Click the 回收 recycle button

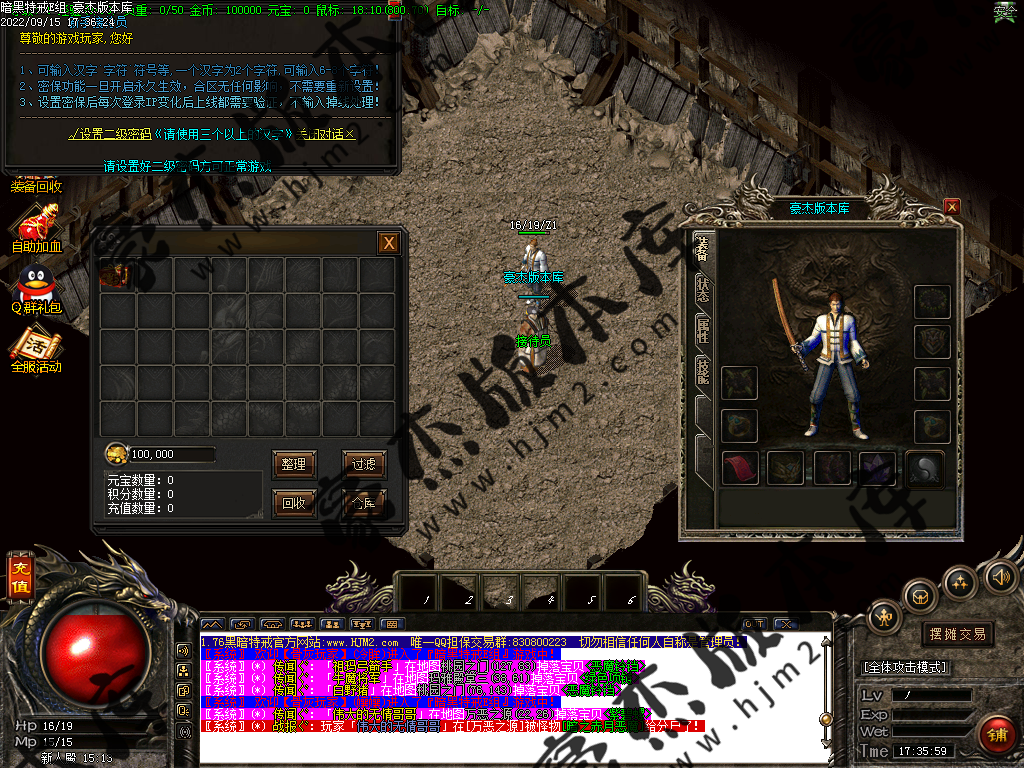pyautogui.click(x=294, y=503)
